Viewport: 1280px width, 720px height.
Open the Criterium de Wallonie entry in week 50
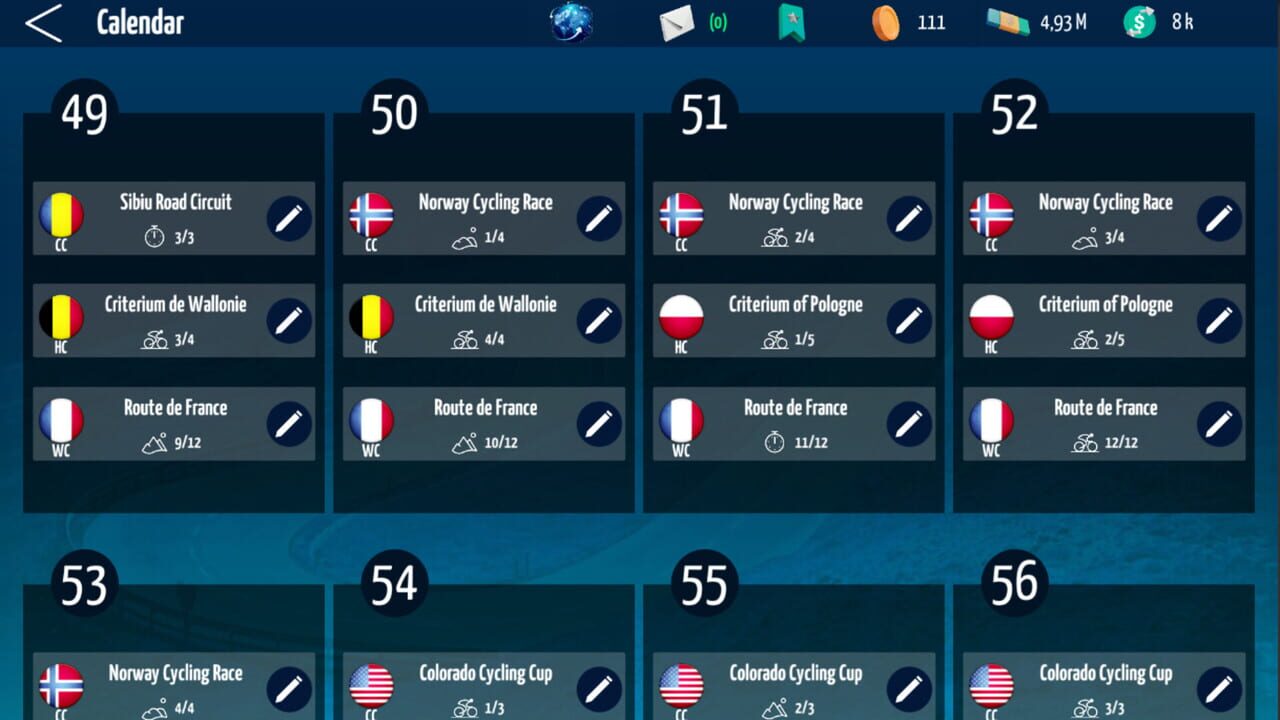(483, 322)
